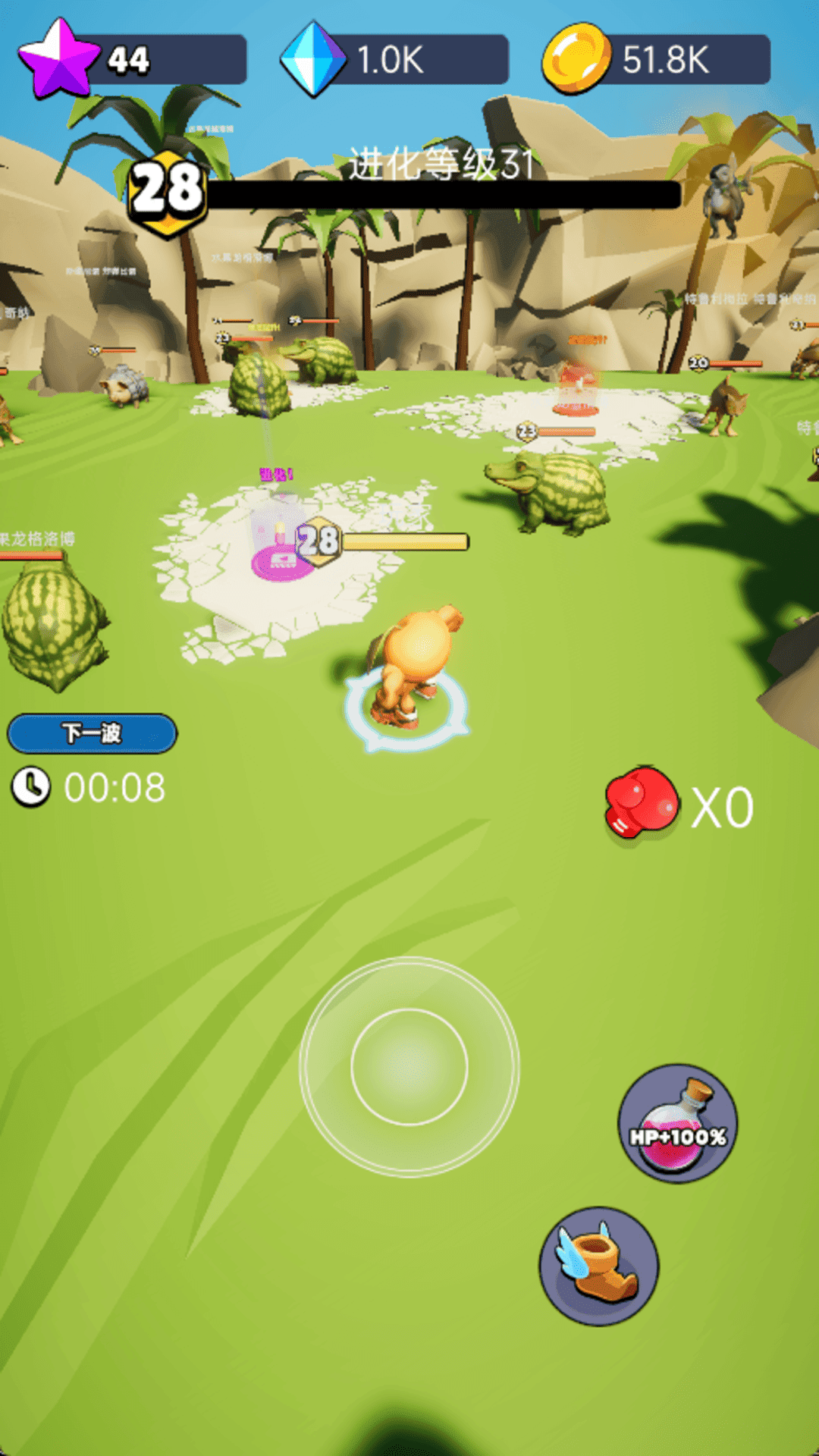
Task: Tap the center of the virtual joystick
Action: (x=409, y=1067)
